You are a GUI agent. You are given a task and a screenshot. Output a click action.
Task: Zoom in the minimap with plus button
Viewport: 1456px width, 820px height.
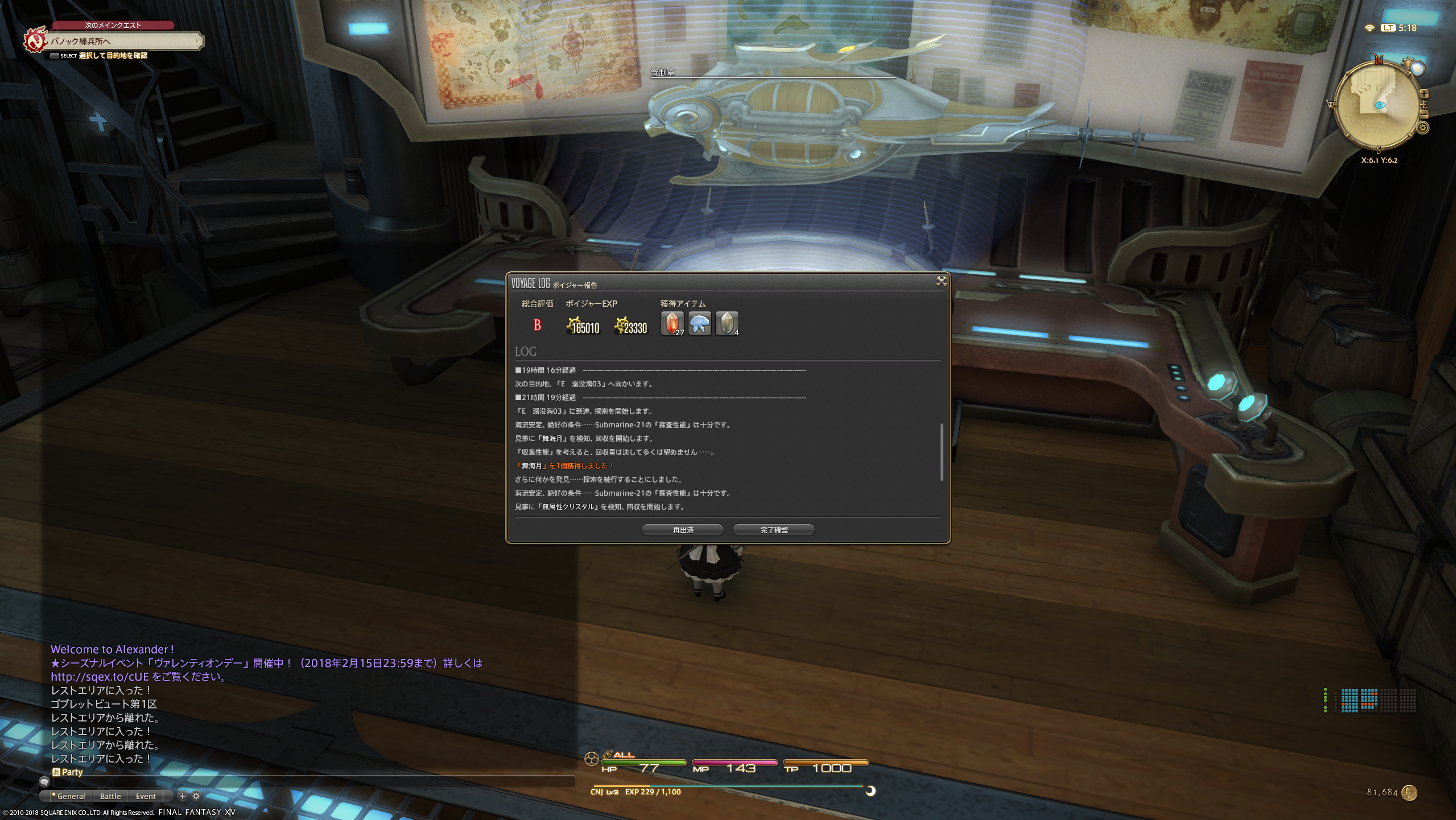tap(1424, 94)
